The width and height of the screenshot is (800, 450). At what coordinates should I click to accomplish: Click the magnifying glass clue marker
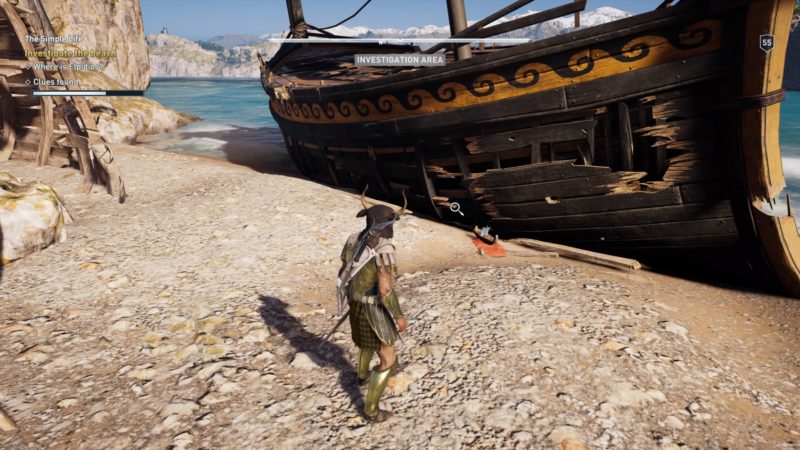pos(456,208)
